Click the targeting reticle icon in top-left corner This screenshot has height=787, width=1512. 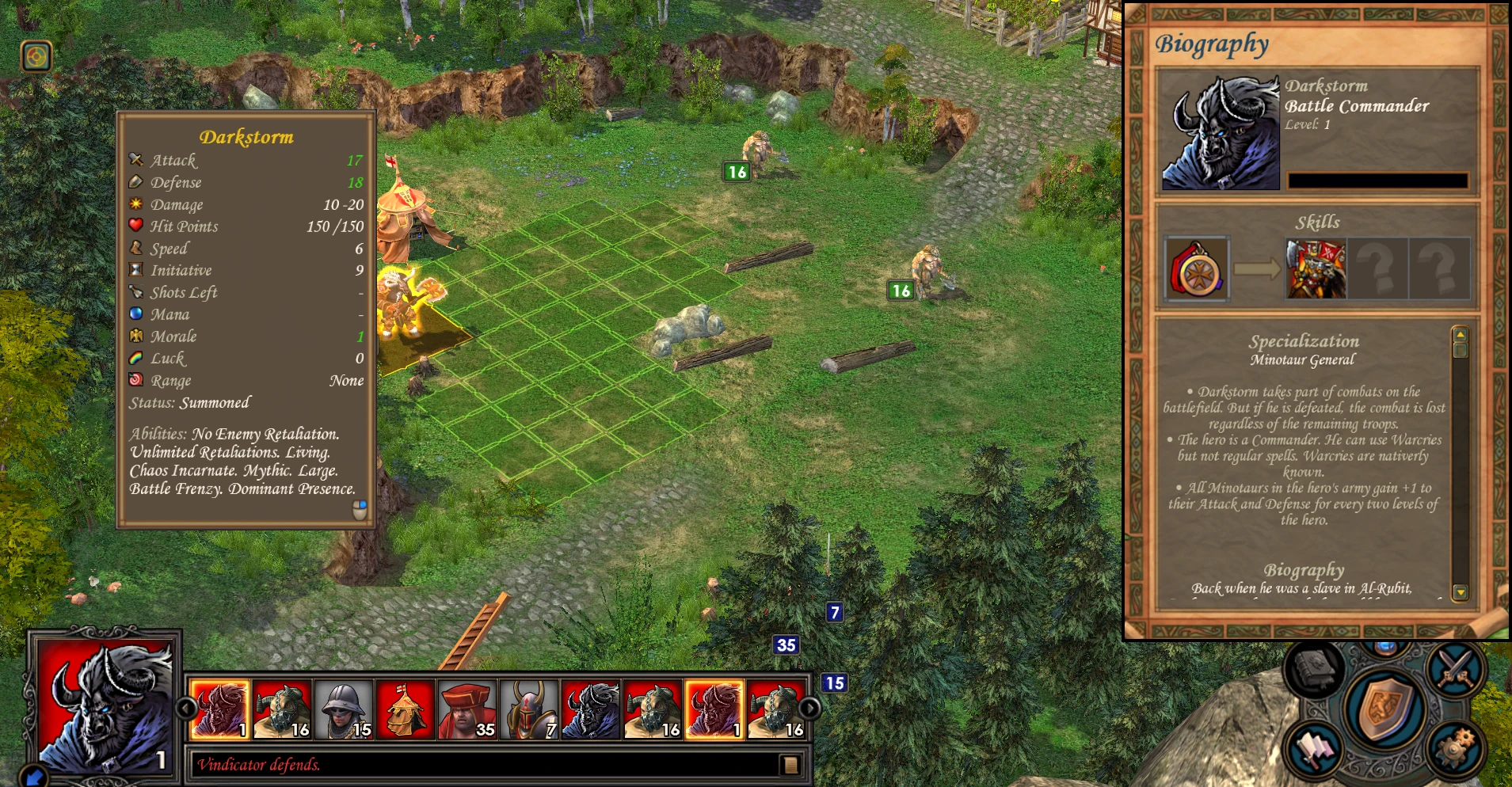tap(35, 57)
